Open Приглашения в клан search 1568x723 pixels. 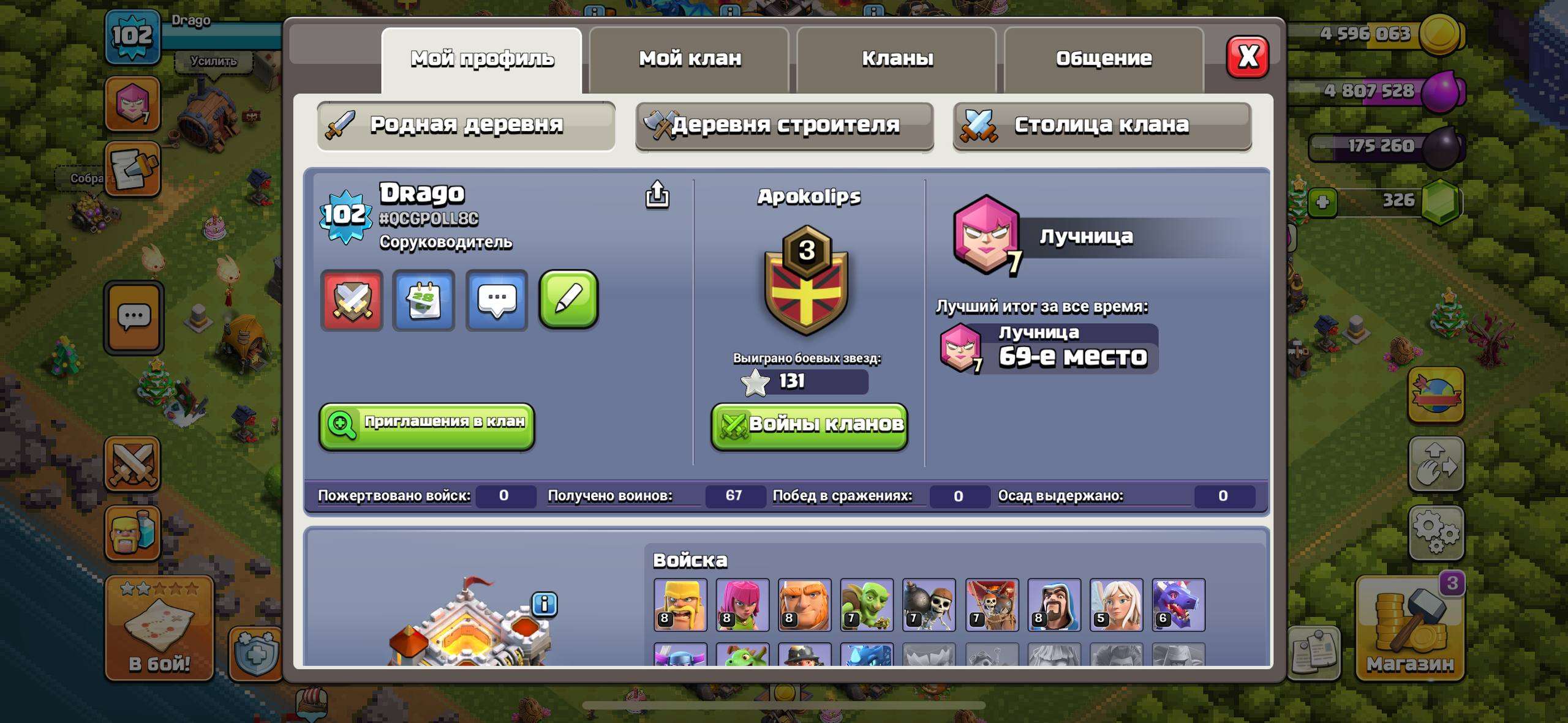coord(427,425)
